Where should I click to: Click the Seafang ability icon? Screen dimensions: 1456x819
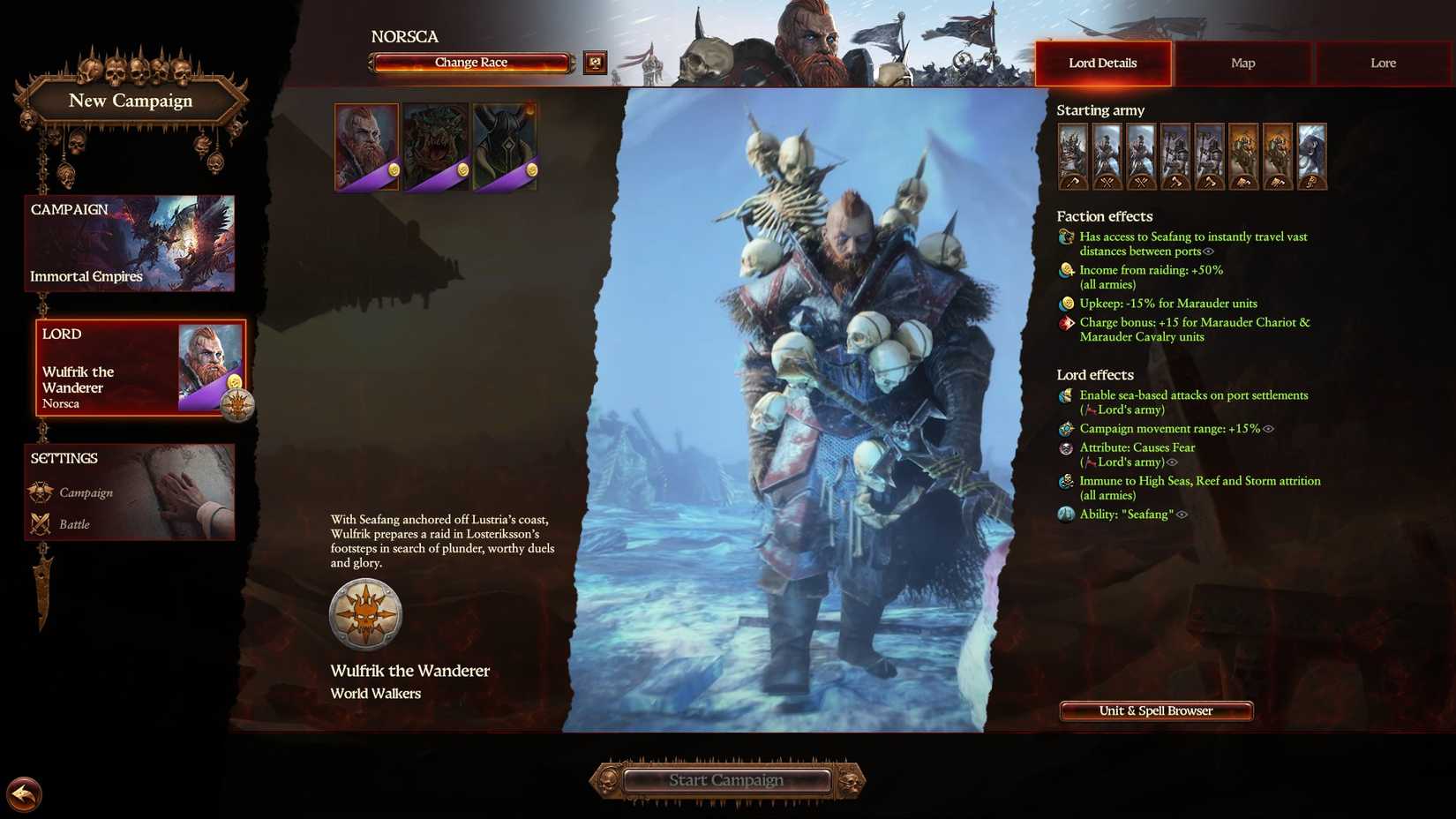pyautogui.click(x=1065, y=514)
